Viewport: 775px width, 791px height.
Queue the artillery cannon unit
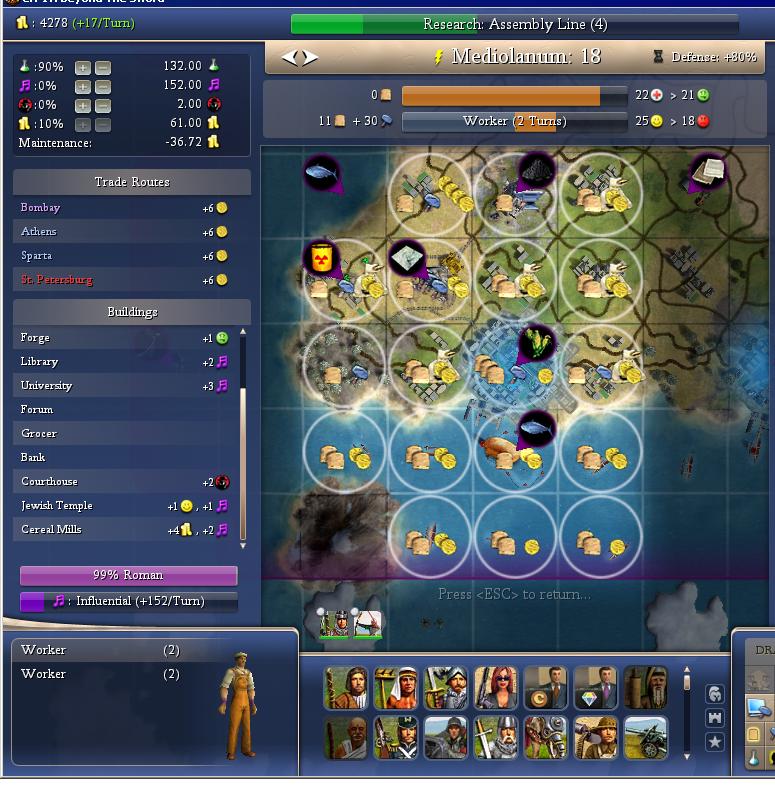[x=645, y=739]
